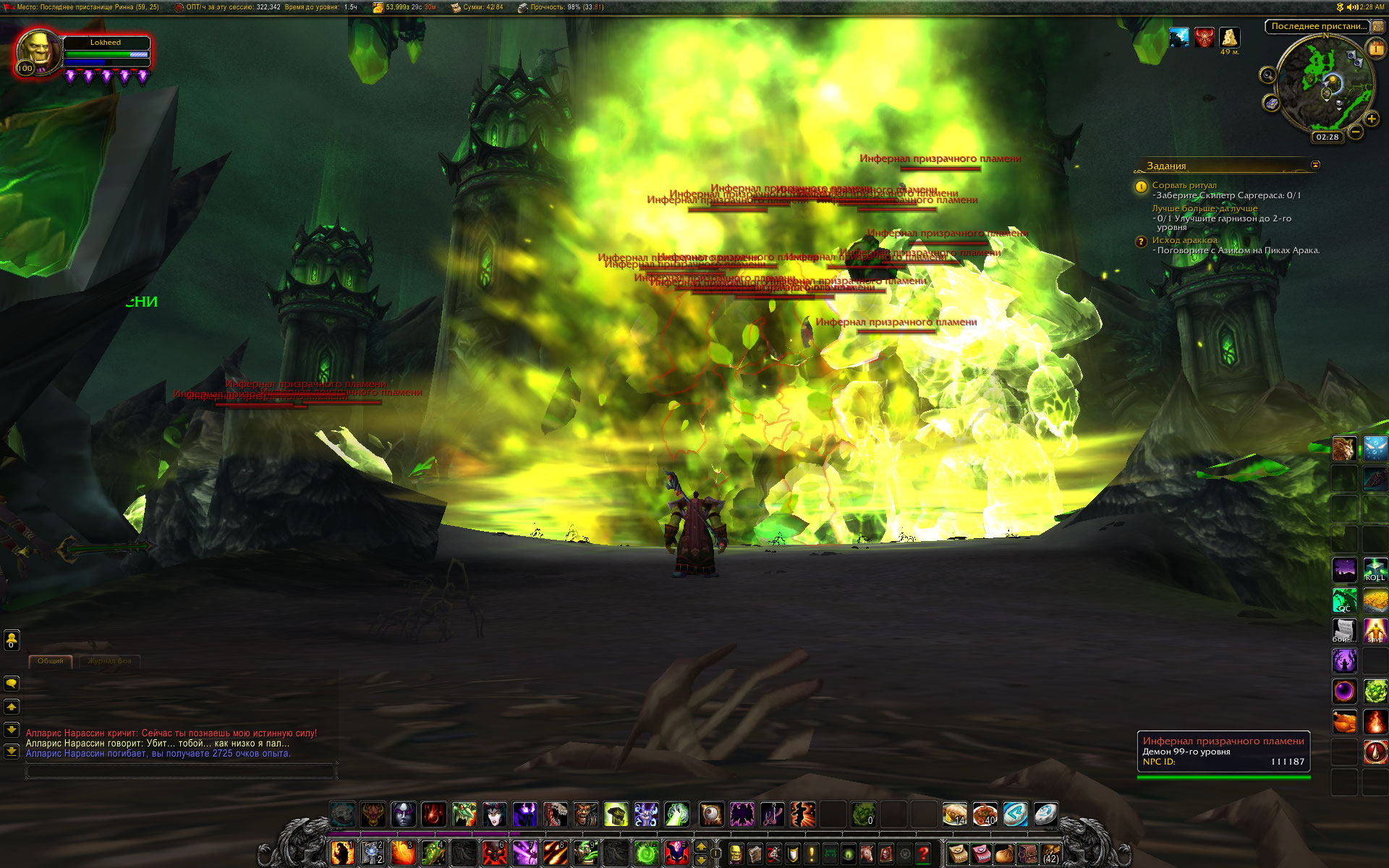Open the red question mark help button
This screenshot has width=1389, height=868.
pos(923,854)
